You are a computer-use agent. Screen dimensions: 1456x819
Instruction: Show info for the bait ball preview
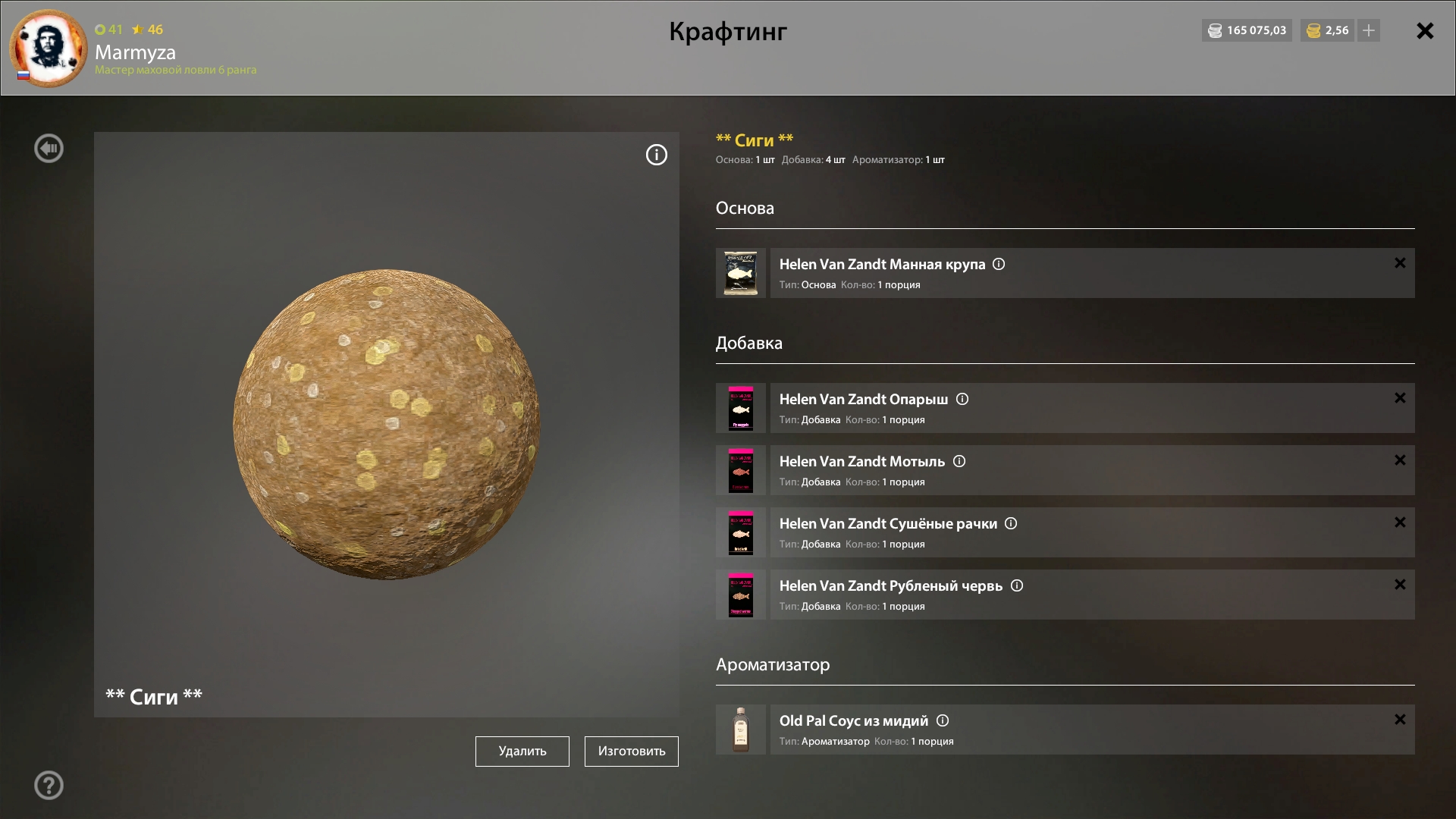(x=656, y=155)
